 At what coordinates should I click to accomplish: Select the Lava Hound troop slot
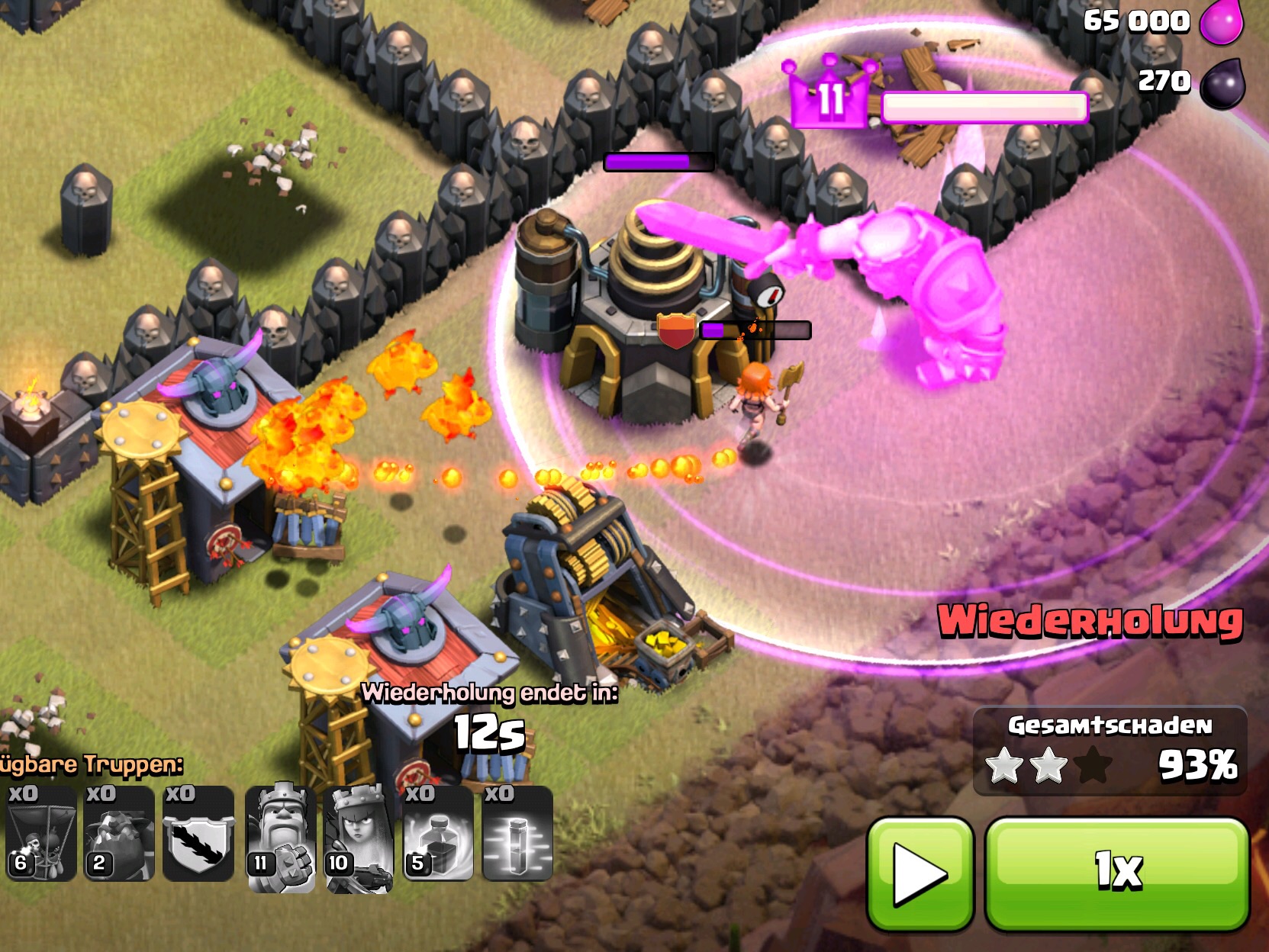point(119,834)
